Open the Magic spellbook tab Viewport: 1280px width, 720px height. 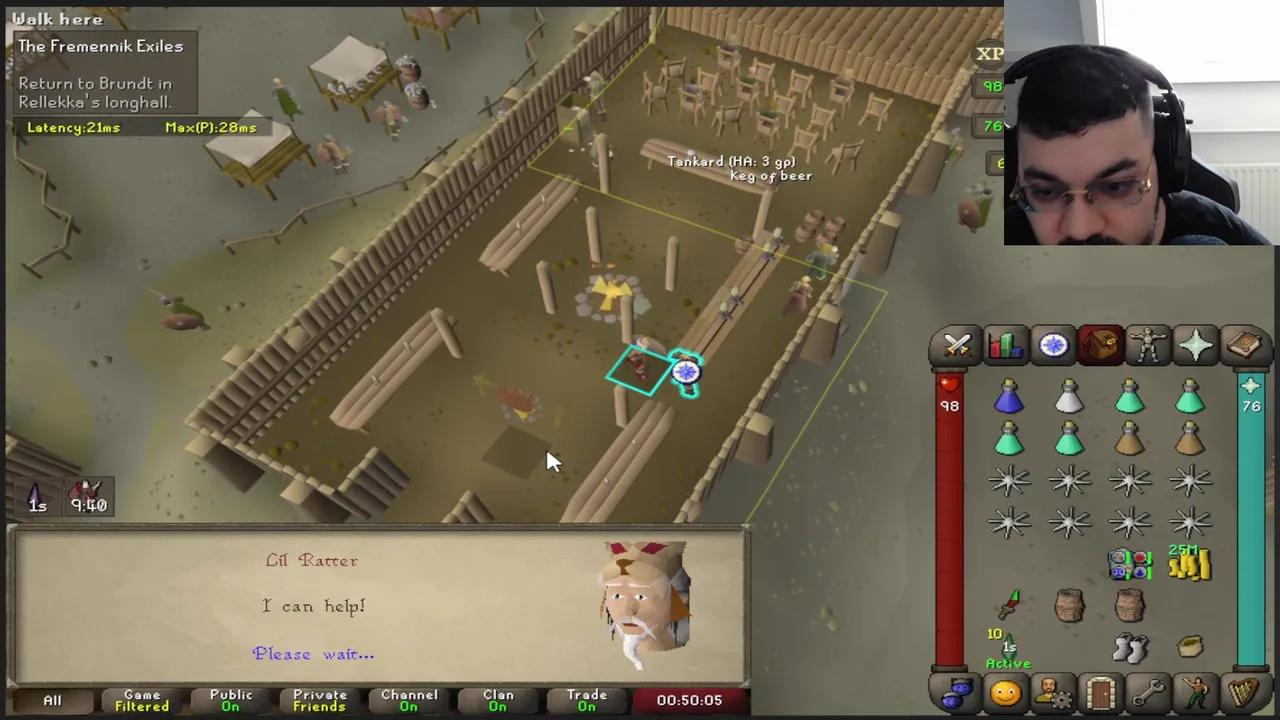click(x=1243, y=345)
